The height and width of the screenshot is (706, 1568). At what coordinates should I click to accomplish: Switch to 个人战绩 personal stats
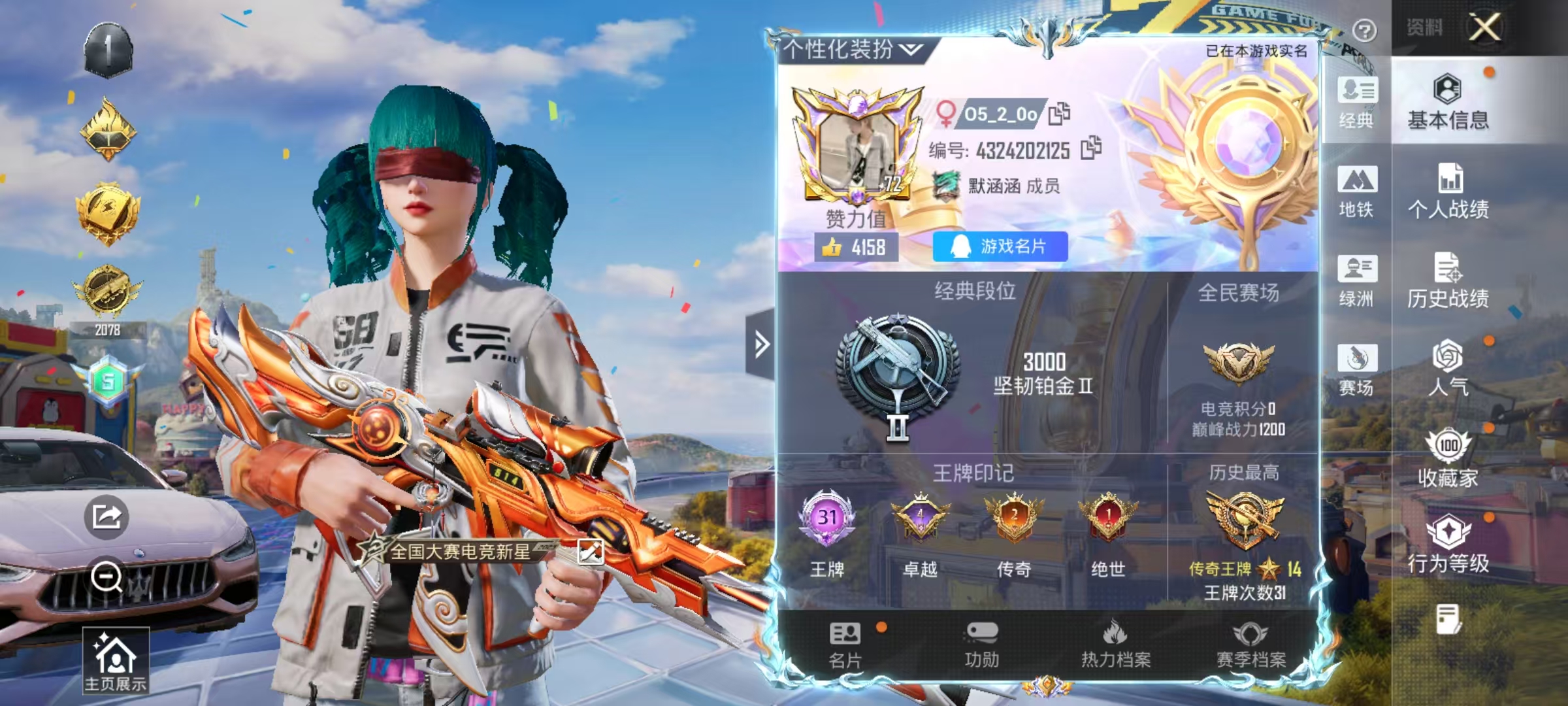click(x=1448, y=191)
